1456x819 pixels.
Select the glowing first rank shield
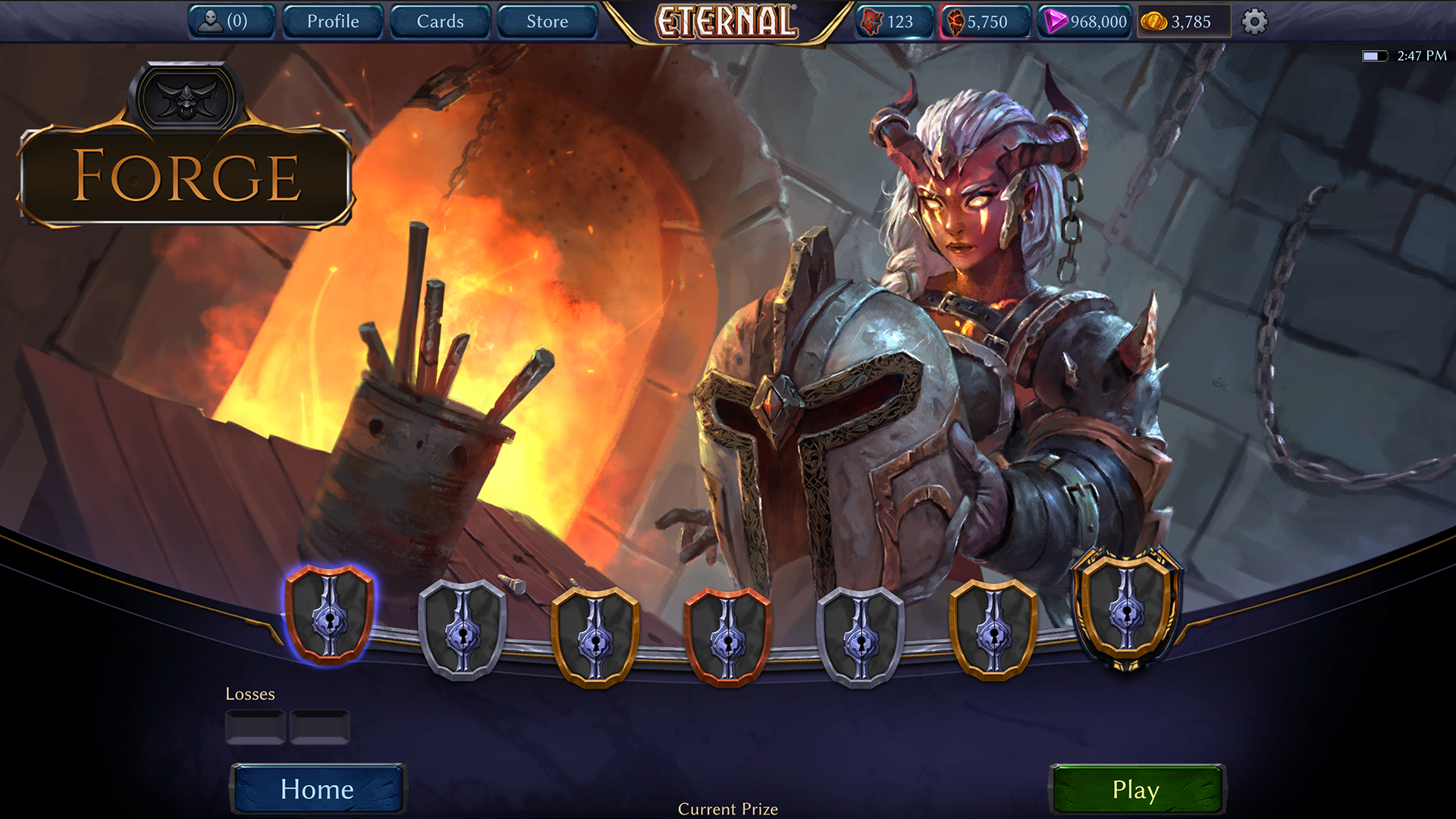[329, 613]
